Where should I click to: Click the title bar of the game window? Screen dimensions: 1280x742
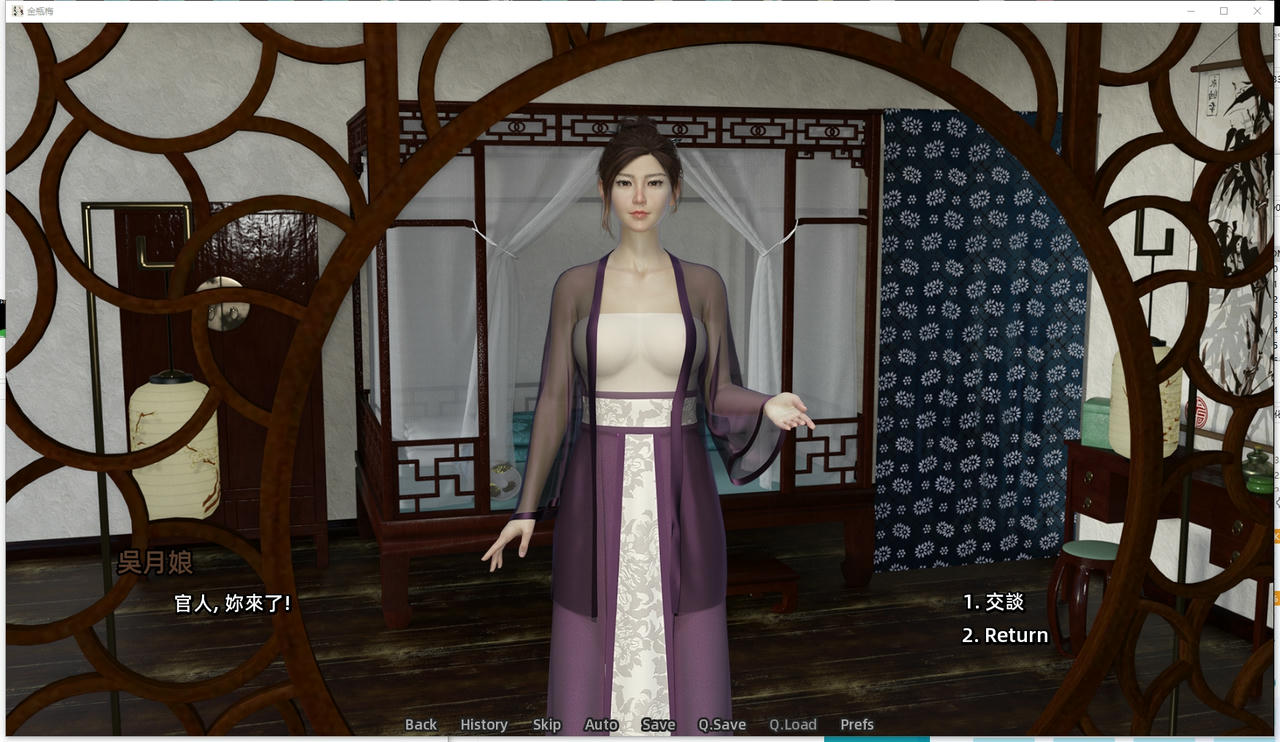tap(600, 10)
